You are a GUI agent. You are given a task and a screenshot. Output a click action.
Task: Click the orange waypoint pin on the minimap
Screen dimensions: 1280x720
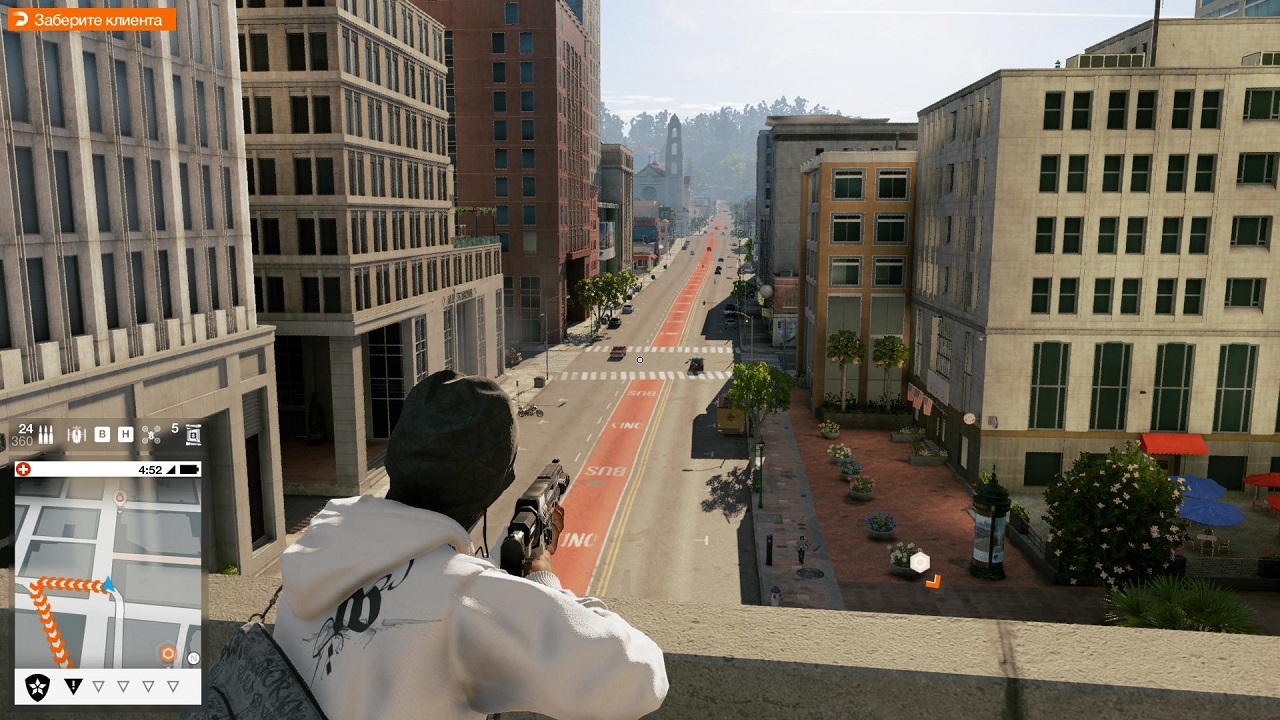[120, 497]
